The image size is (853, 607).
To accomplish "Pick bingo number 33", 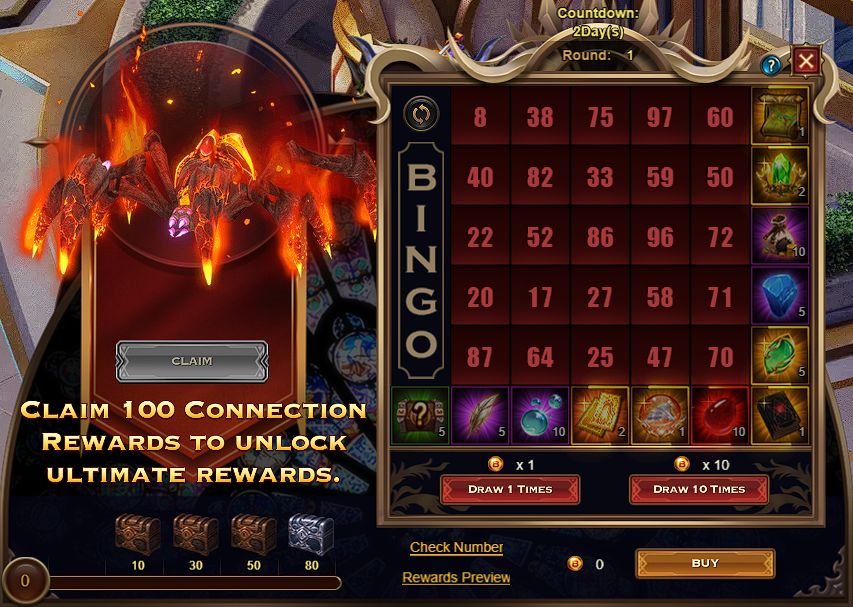I will click(600, 177).
